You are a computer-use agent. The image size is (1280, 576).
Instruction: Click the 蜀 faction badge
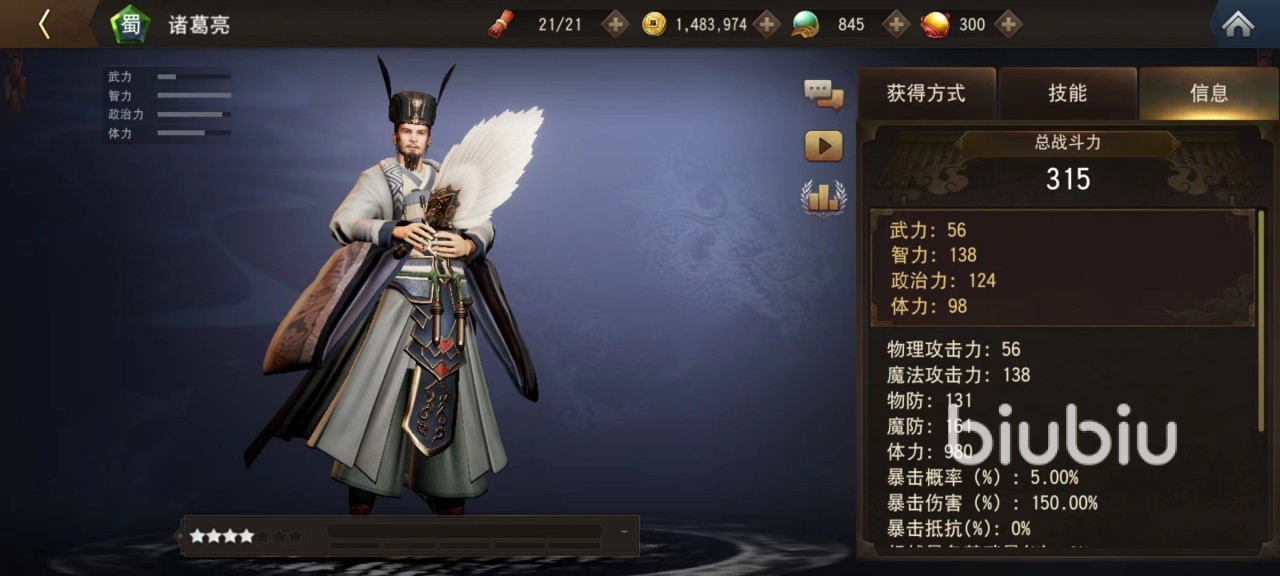130,24
